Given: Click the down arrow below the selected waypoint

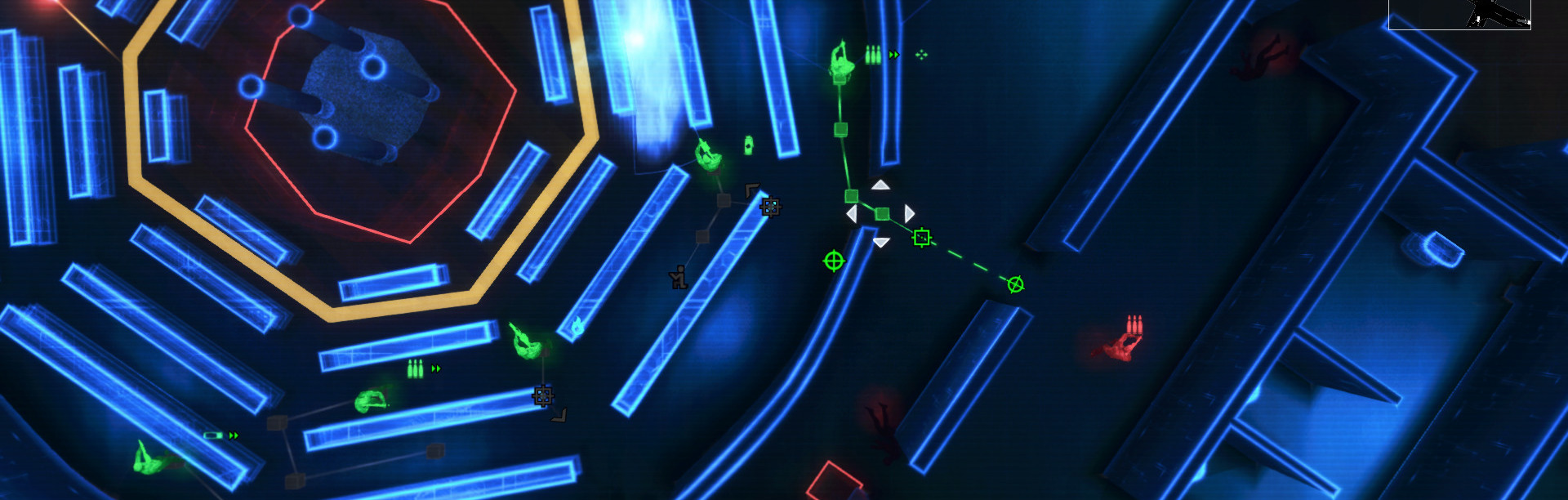Looking at the screenshot, I should pos(880,242).
